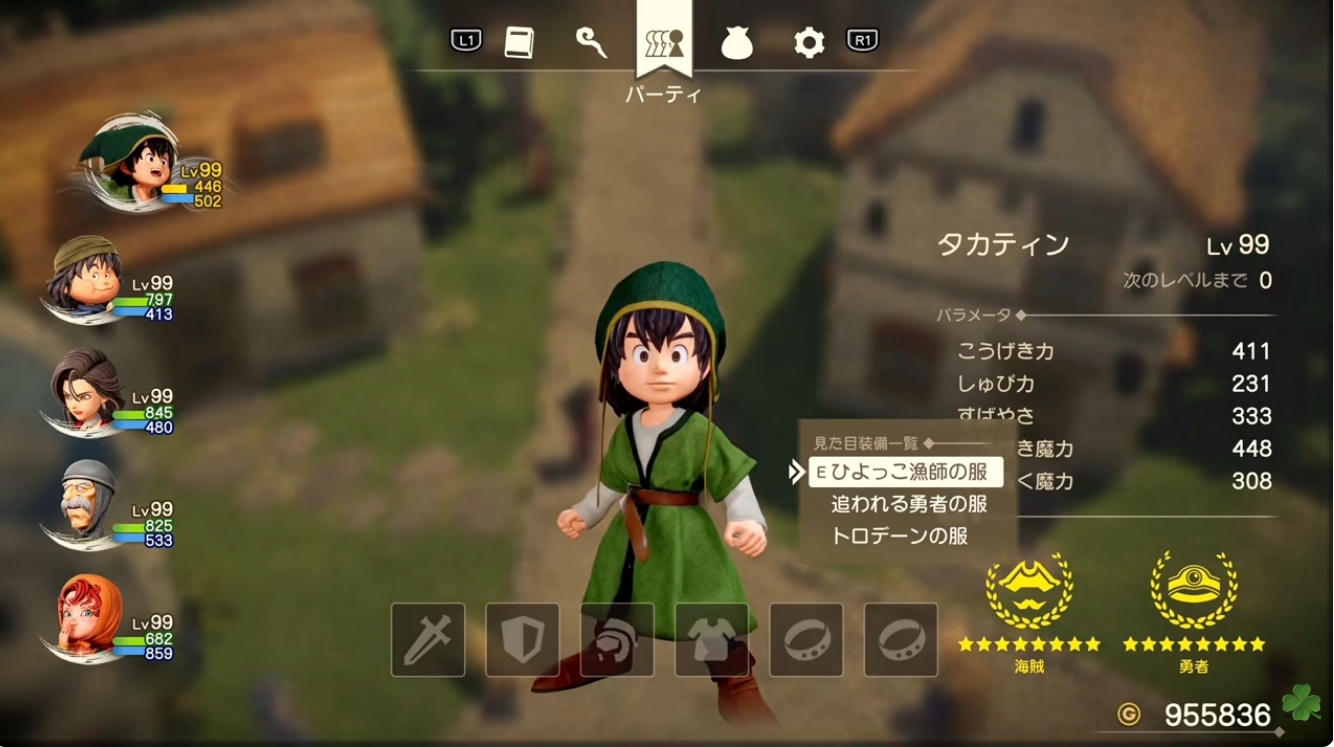
Task: Open the book tab in the top menu
Action: 519,42
